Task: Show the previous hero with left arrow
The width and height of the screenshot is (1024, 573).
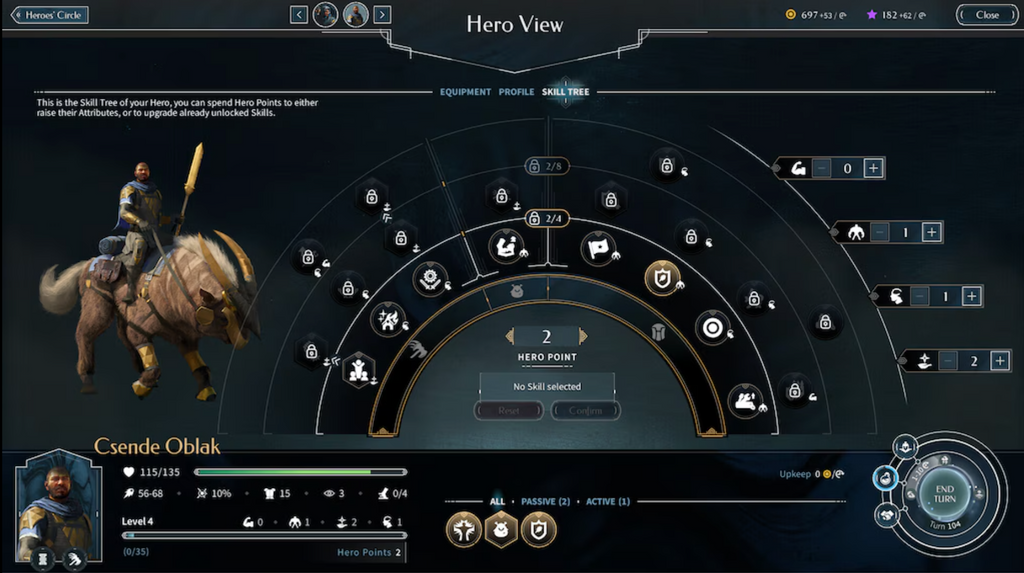Action: (299, 15)
